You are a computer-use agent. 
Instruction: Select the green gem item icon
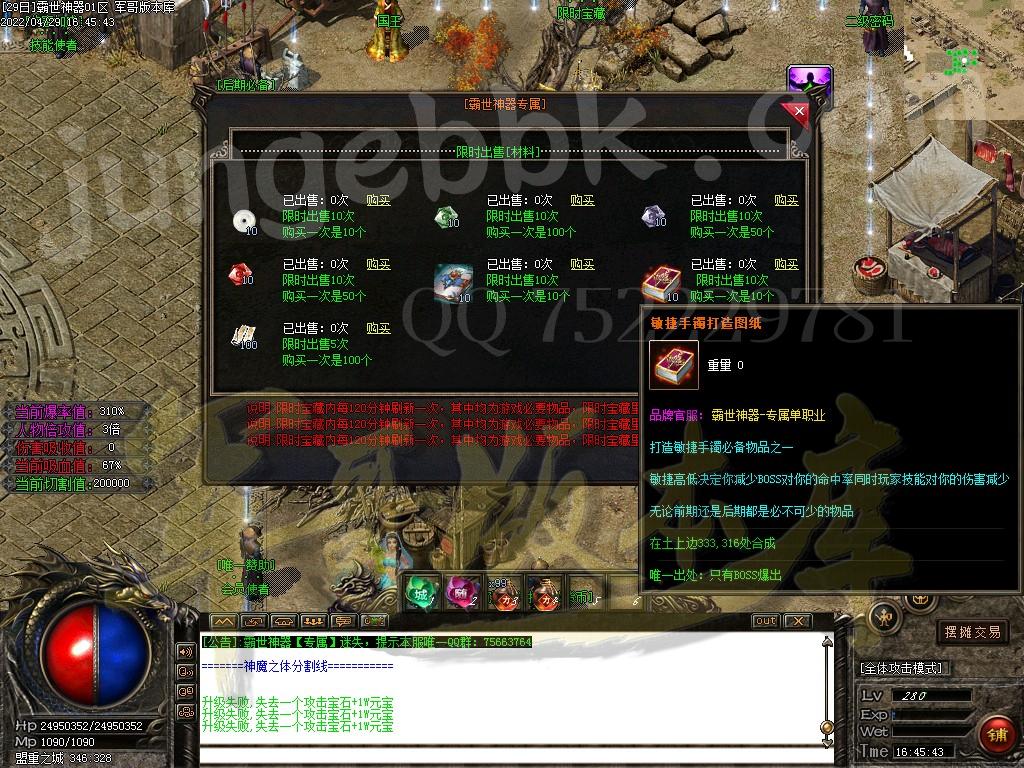pyautogui.click(x=445, y=217)
